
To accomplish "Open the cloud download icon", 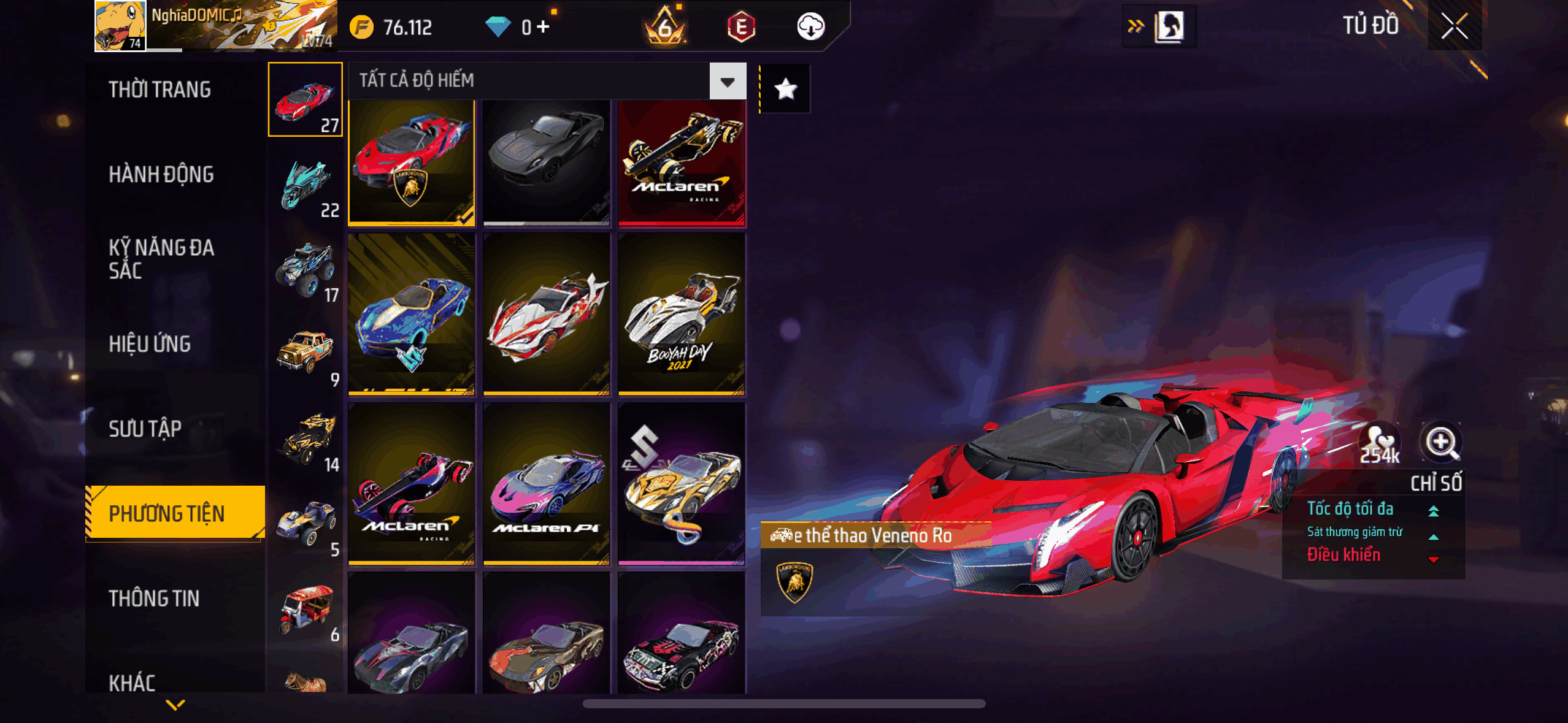I will [810, 27].
